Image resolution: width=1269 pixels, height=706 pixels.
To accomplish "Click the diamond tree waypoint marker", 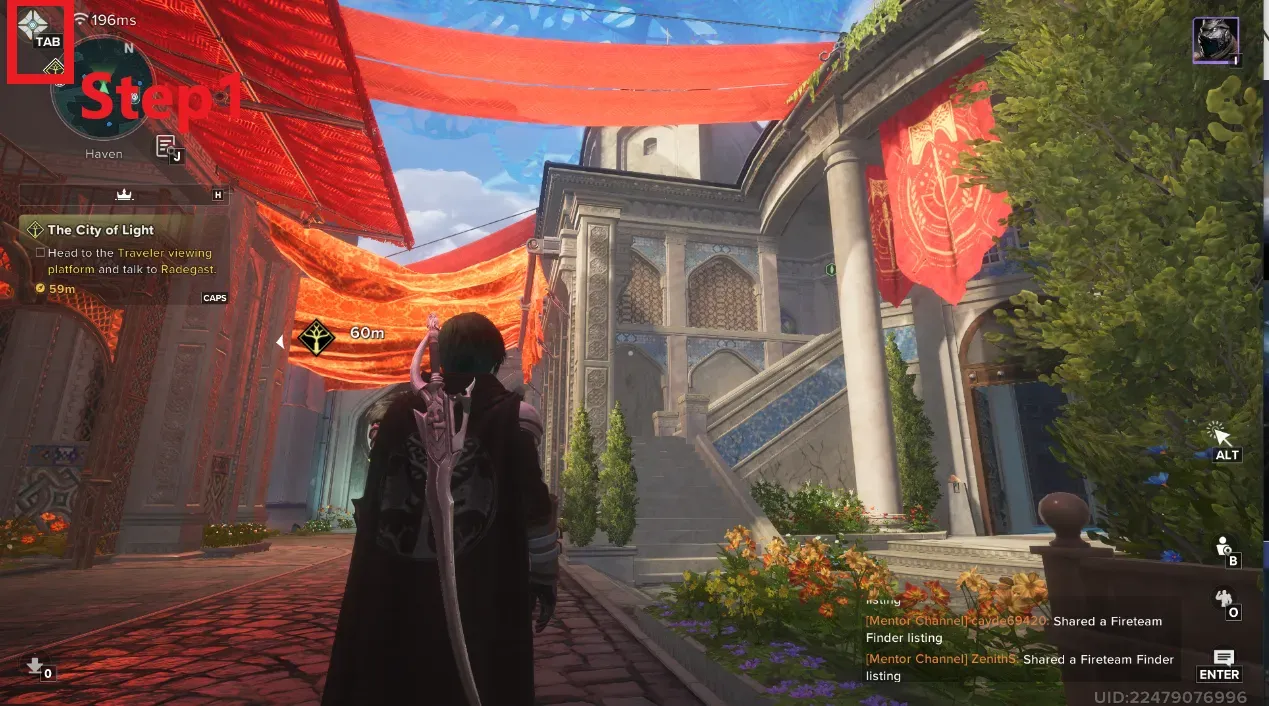I will point(317,337).
